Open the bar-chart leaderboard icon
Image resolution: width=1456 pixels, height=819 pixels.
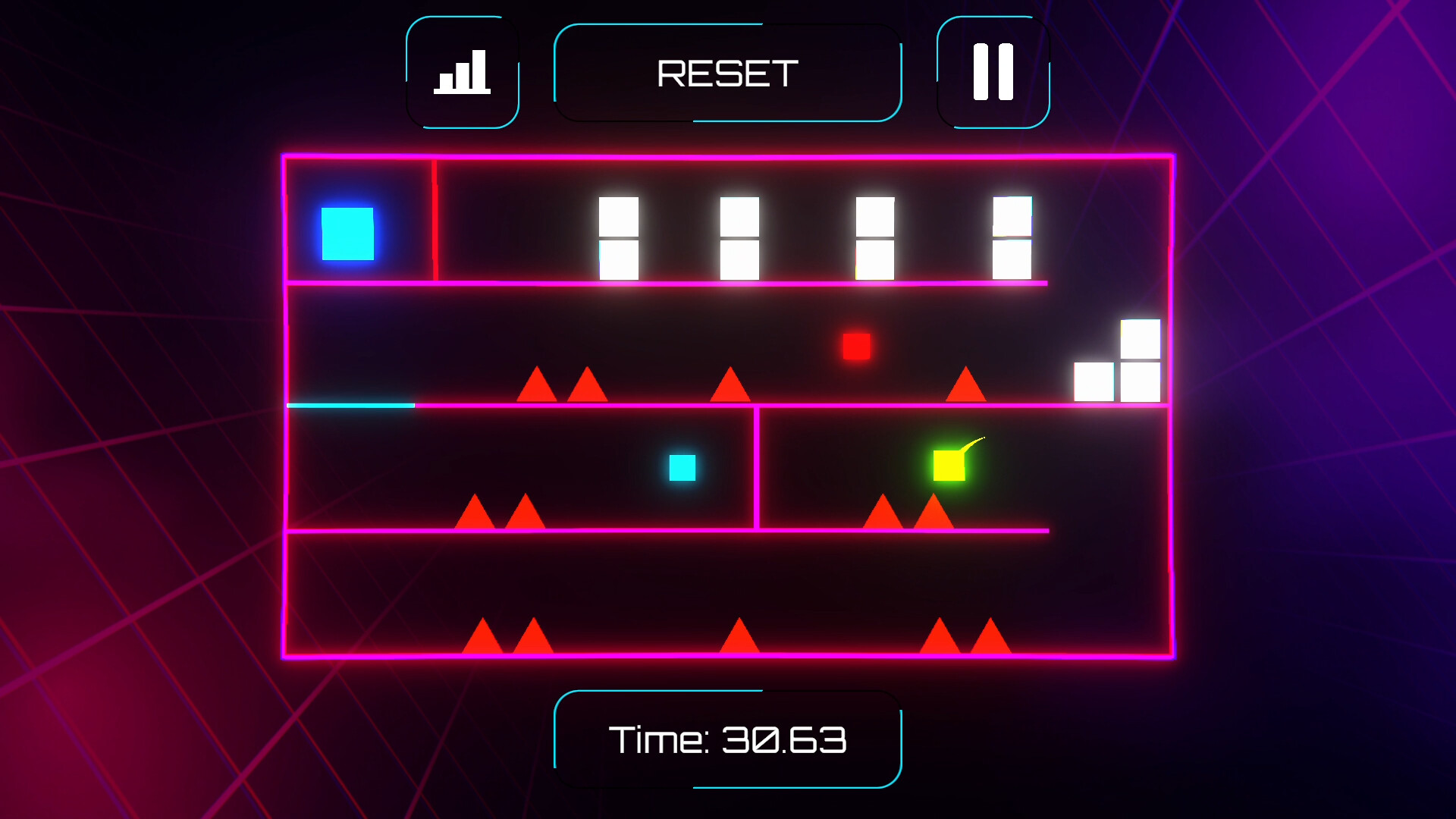click(462, 72)
